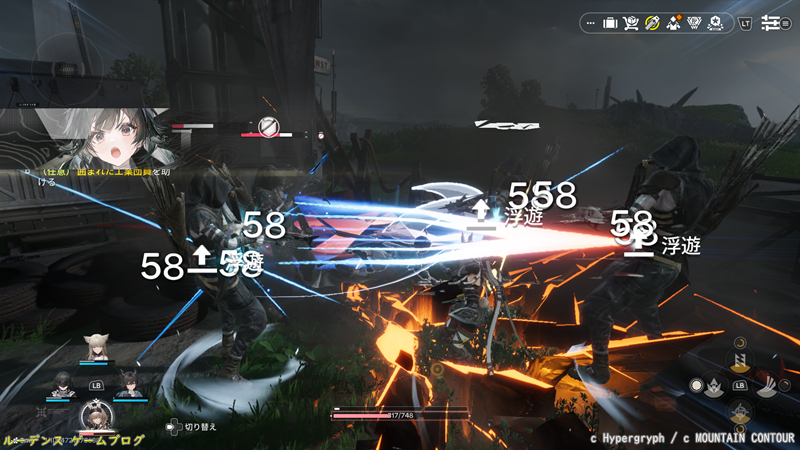Viewport: 800px width, 450px height.
Task: Open the diamond emblem icon
Action: 694,22
